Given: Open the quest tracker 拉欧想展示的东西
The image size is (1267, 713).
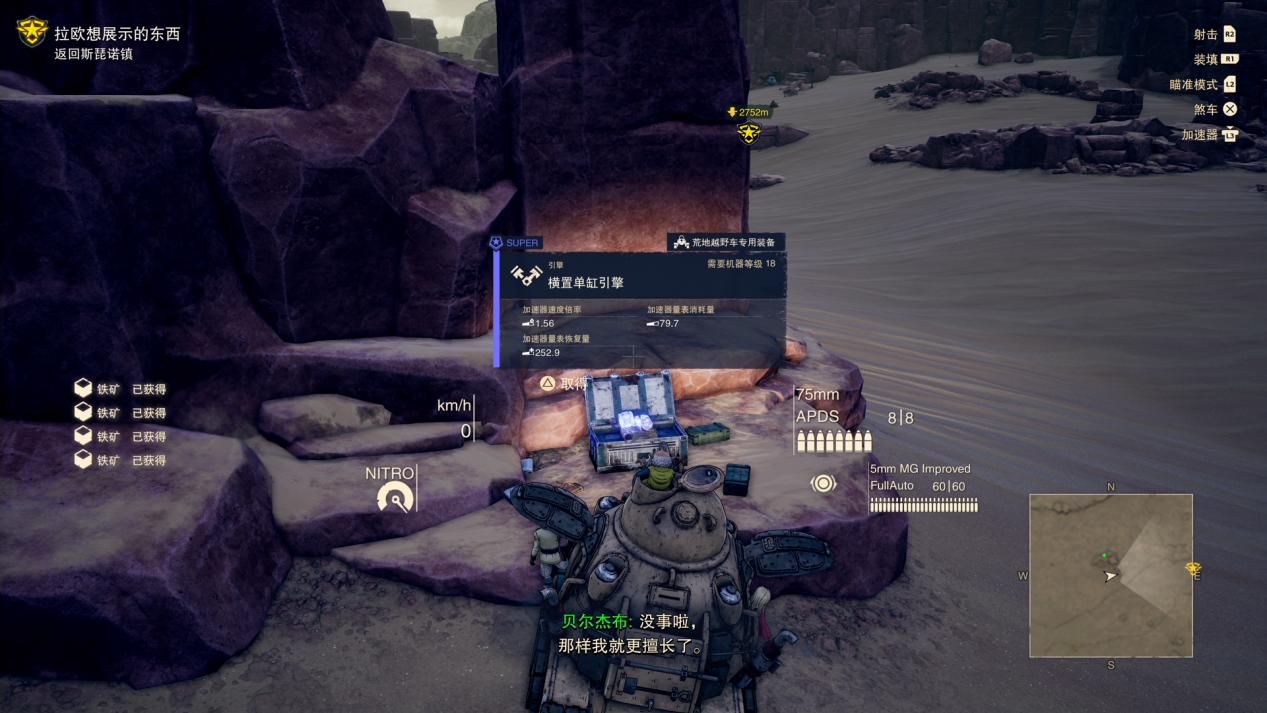Looking at the screenshot, I should 117,34.
